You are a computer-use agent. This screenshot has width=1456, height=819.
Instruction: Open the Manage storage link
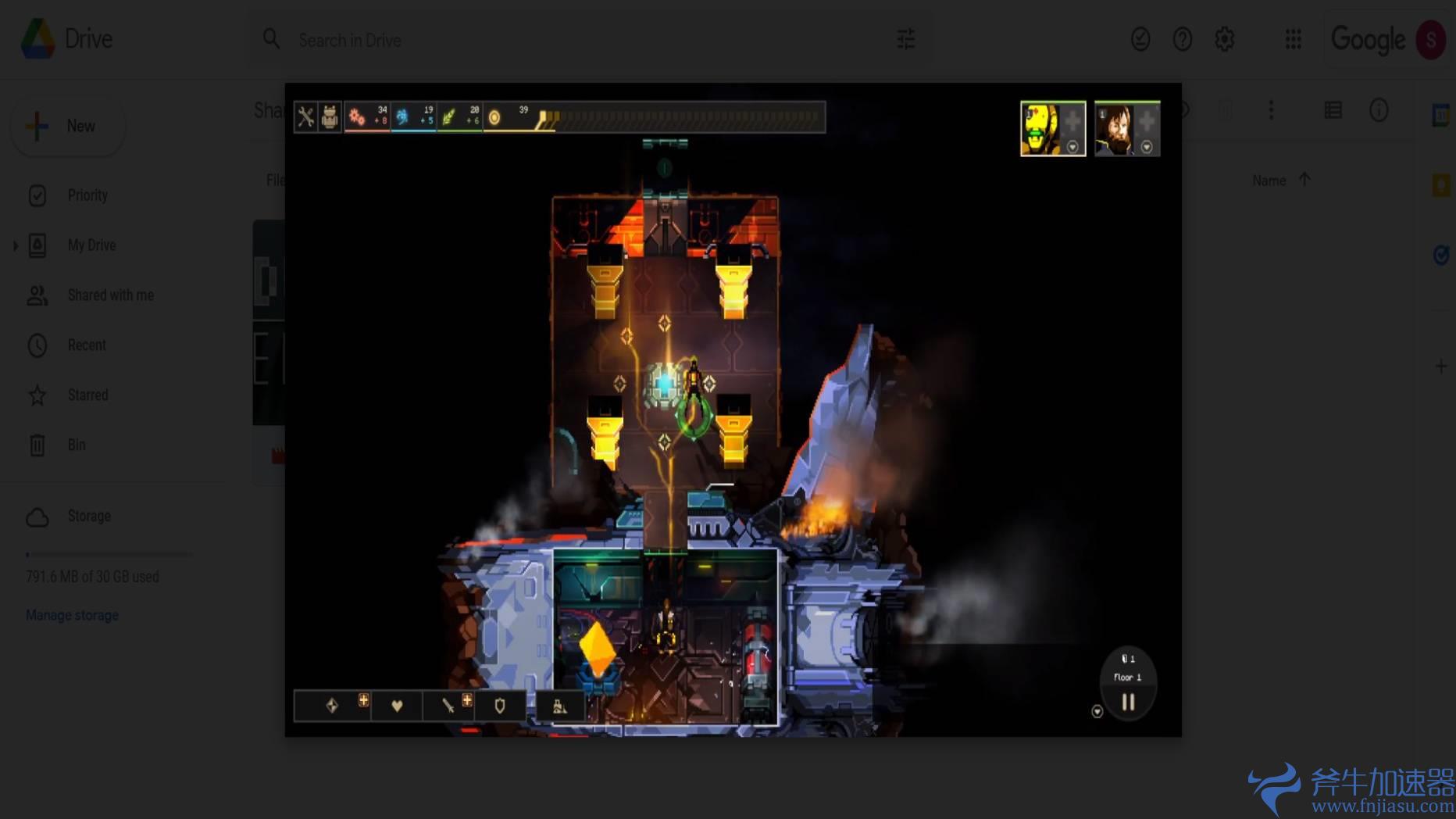[x=72, y=615]
